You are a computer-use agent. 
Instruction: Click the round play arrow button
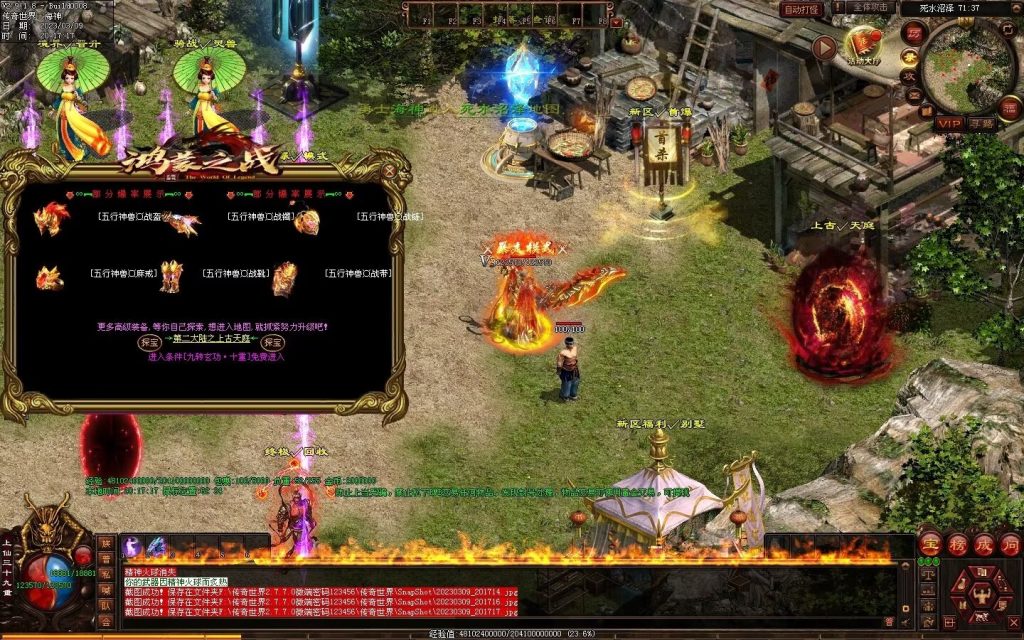823,47
